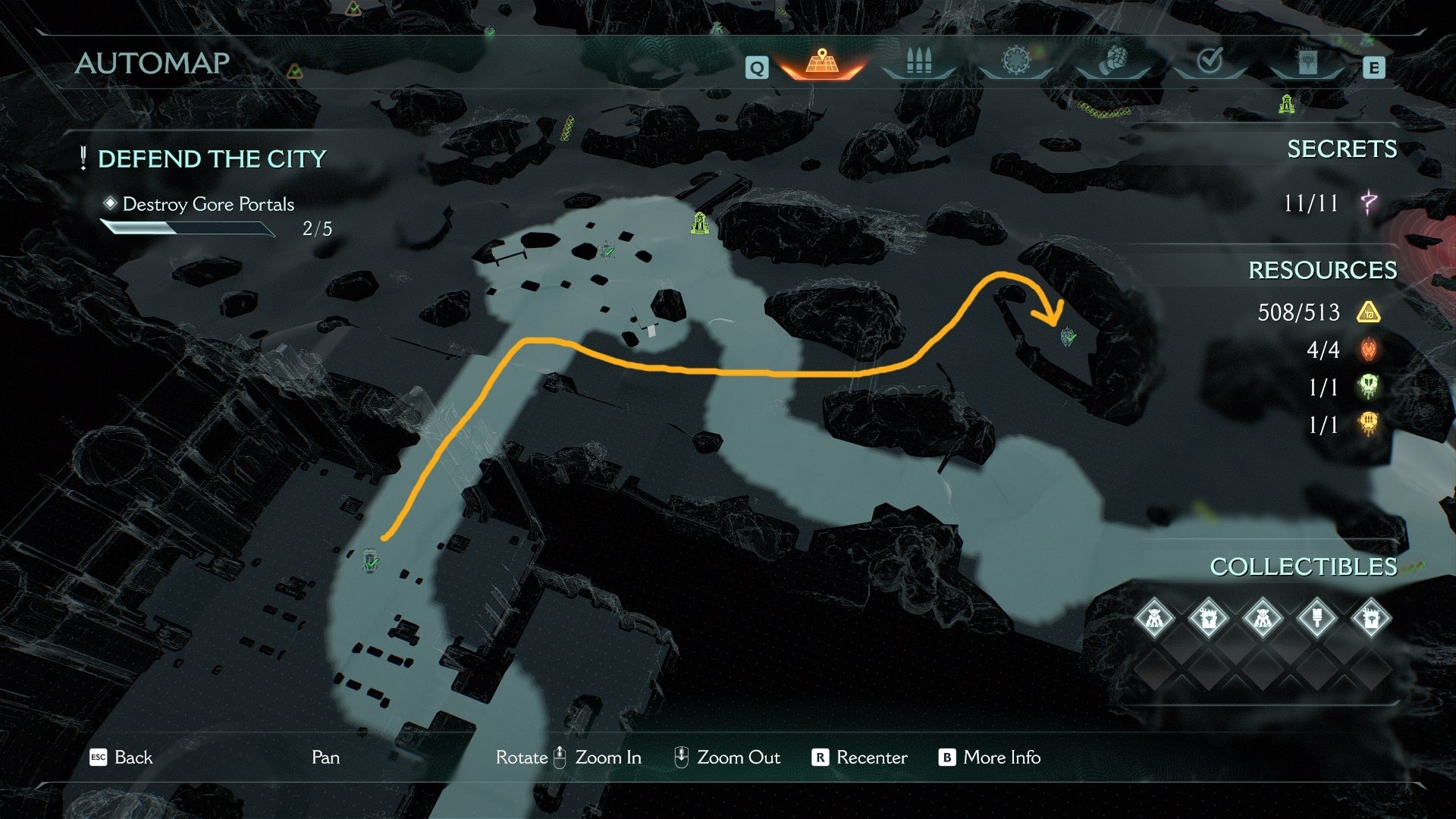The image size is (1456, 819).
Task: Click the map marker at the orange arrow tip
Action: click(1068, 336)
